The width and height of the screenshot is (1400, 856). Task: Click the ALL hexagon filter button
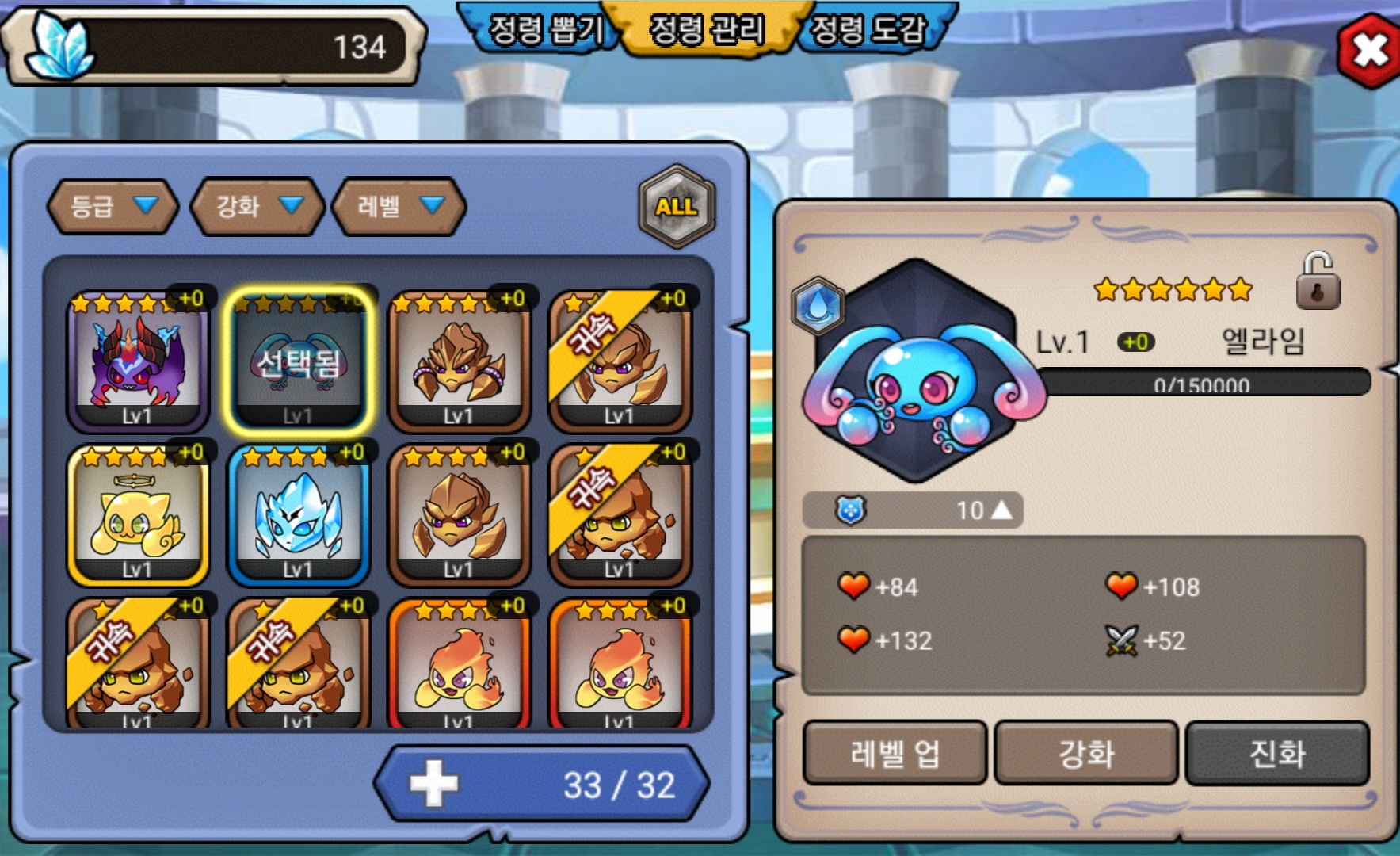[x=676, y=207]
